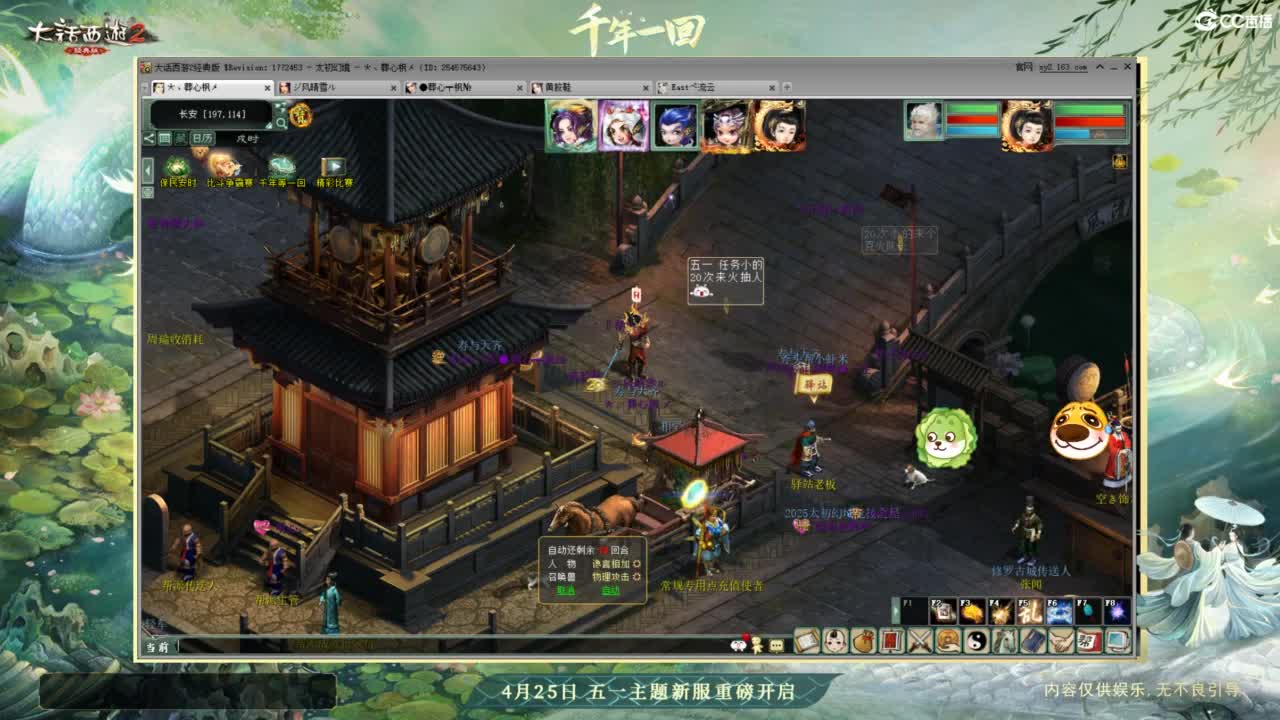
Task: Select the crossed swords battle icon
Action: click(919, 641)
